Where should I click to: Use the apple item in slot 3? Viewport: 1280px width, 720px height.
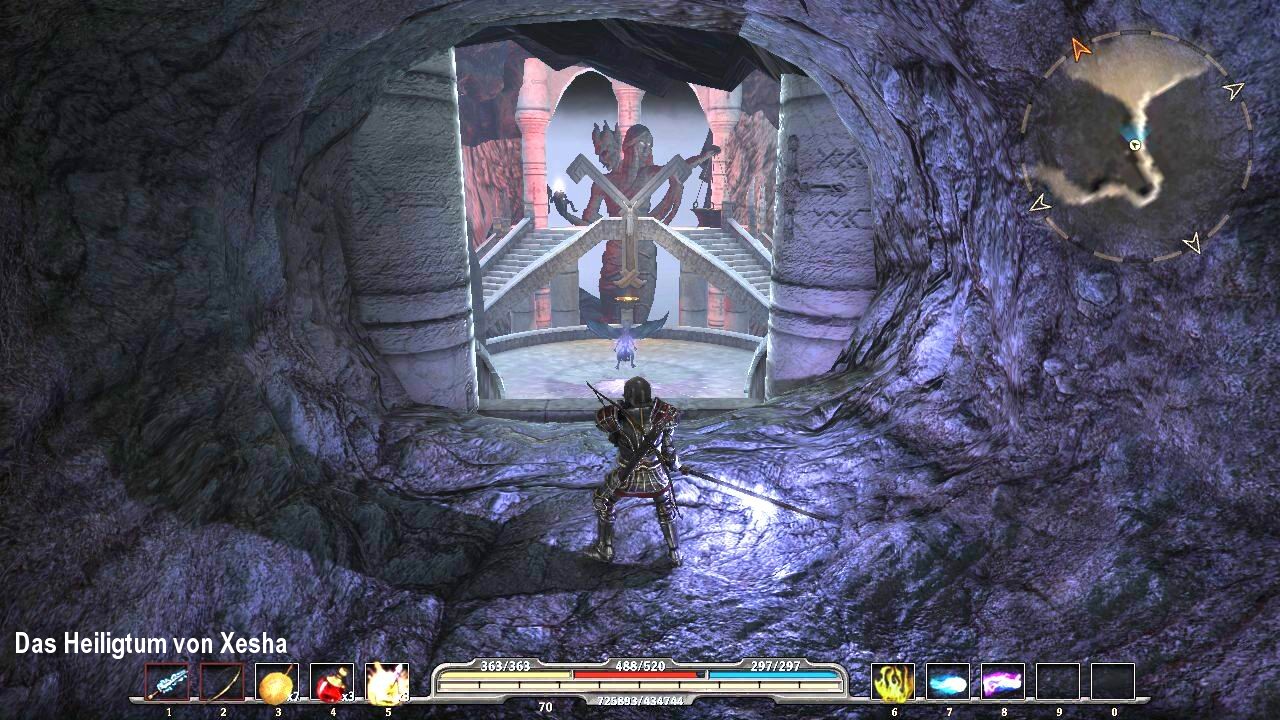(x=276, y=683)
